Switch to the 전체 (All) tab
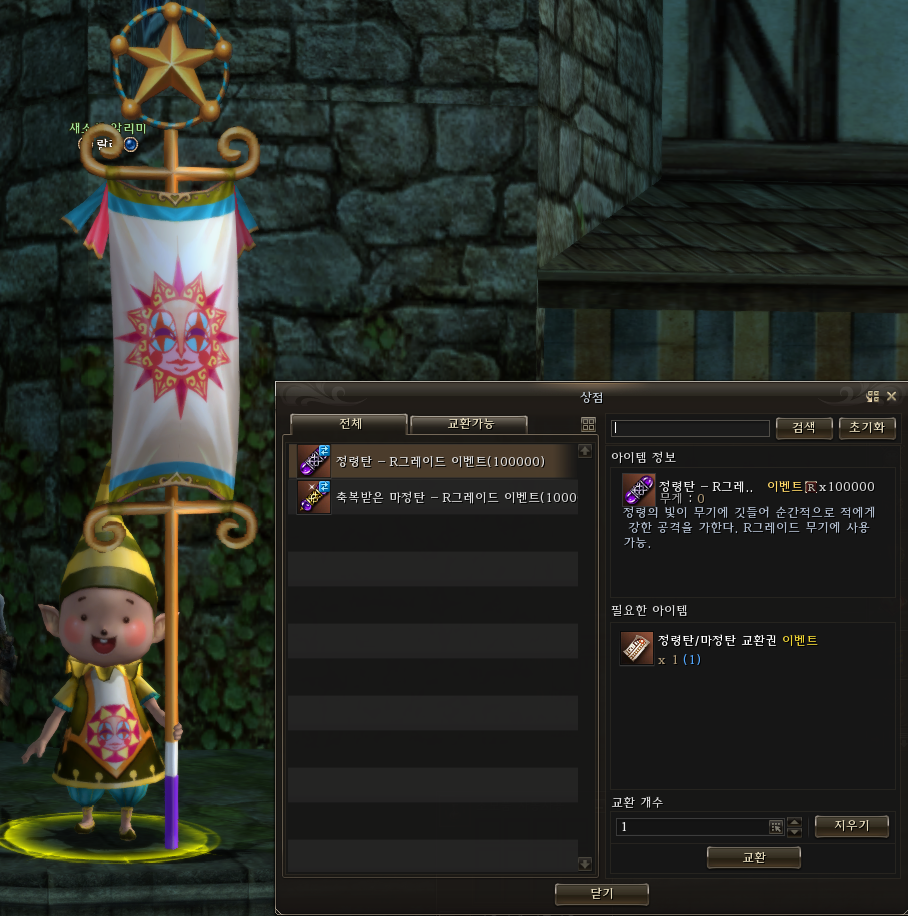This screenshot has width=908, height=916. (348, 424)
